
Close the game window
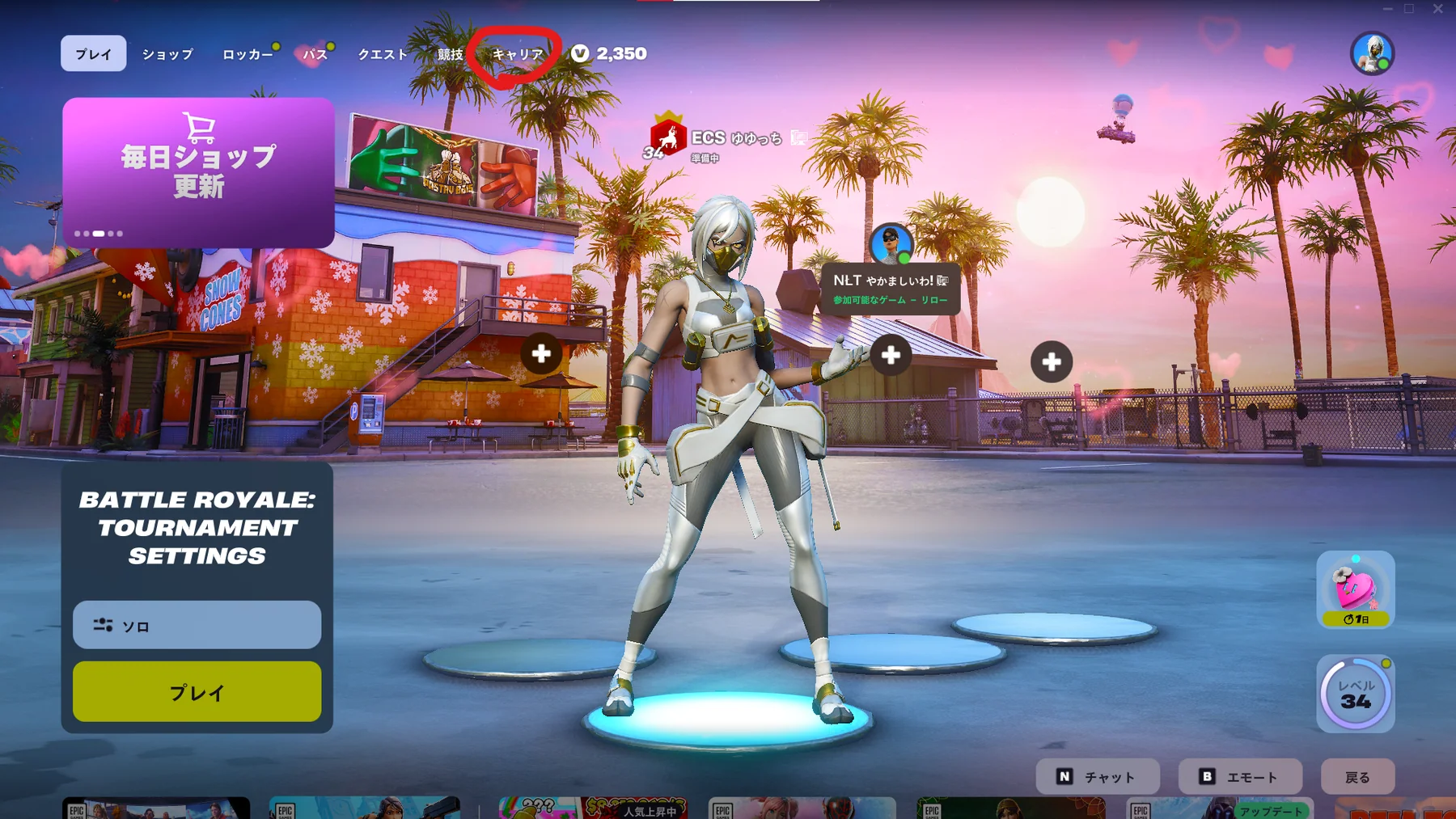[x=1437, y=9]
